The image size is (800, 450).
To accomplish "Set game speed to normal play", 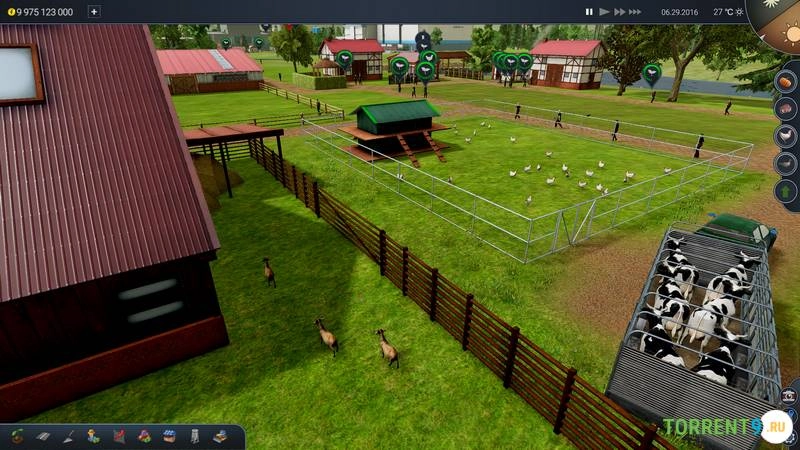I will [x=604, y=12].
